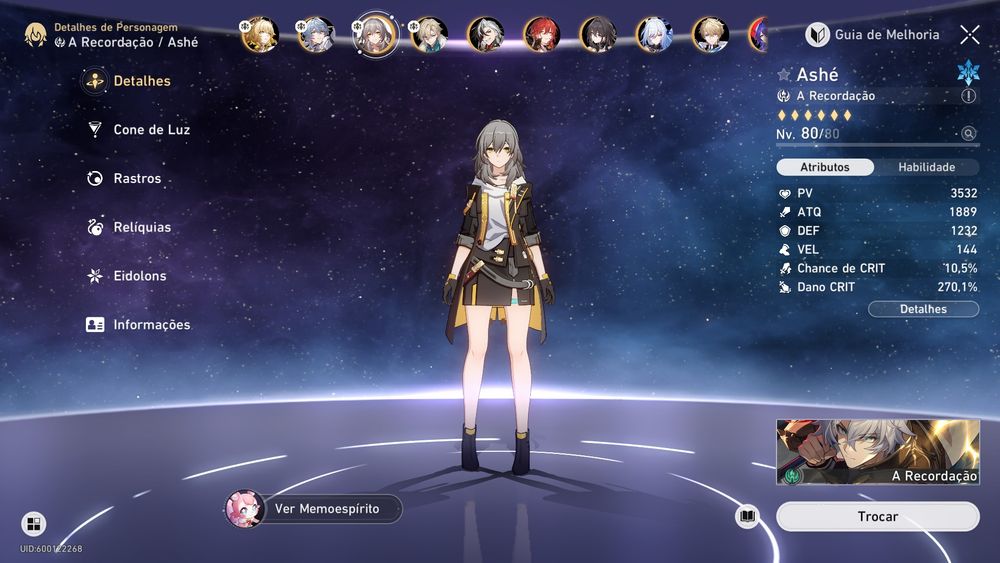This screenshot has height=563, width=1000.
Task: Click the book icon beside Trocar
Action: pos(747,517)
